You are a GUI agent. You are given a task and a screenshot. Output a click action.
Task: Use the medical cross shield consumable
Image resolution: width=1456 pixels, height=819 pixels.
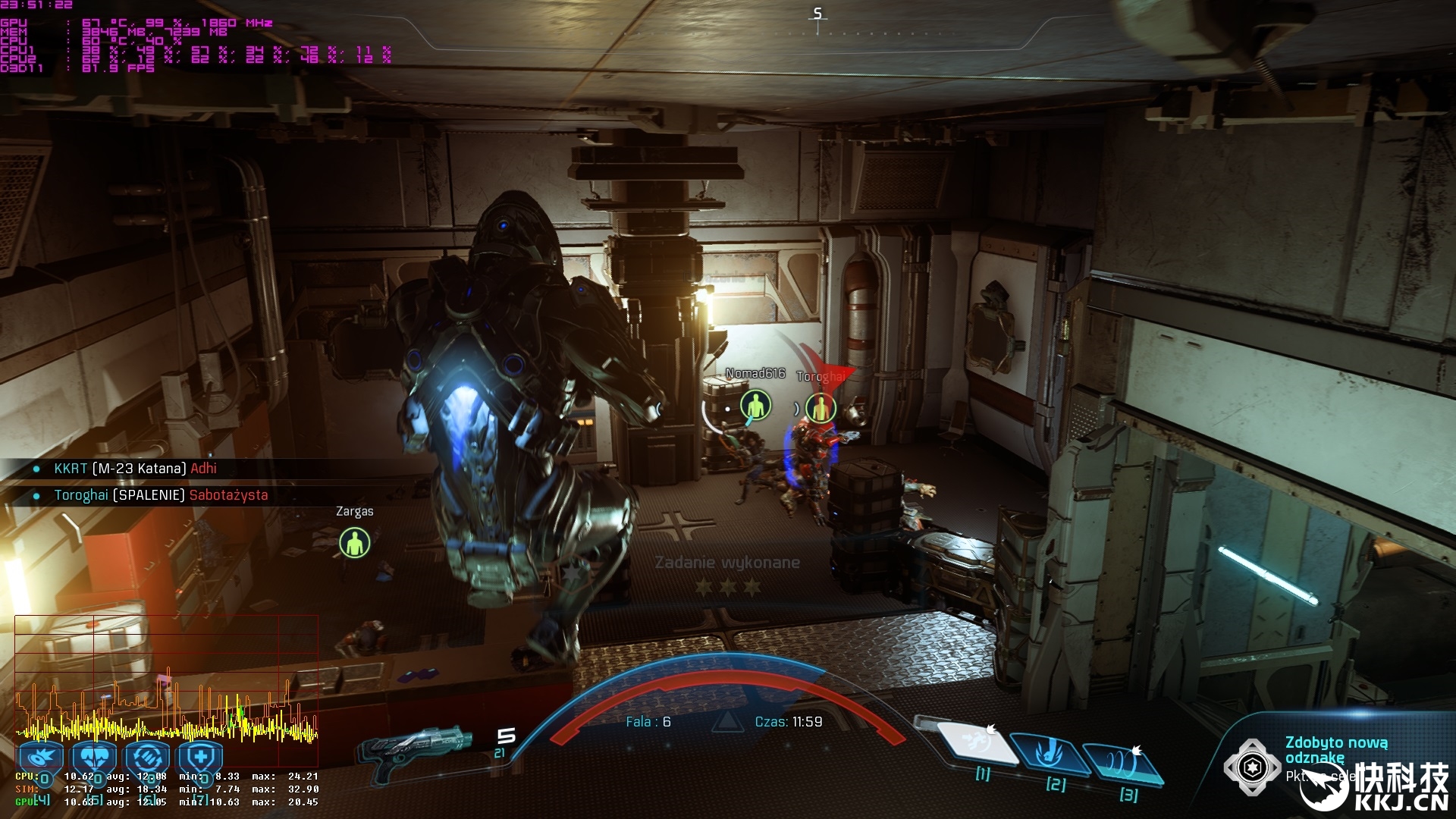click(x=200, y=757)
